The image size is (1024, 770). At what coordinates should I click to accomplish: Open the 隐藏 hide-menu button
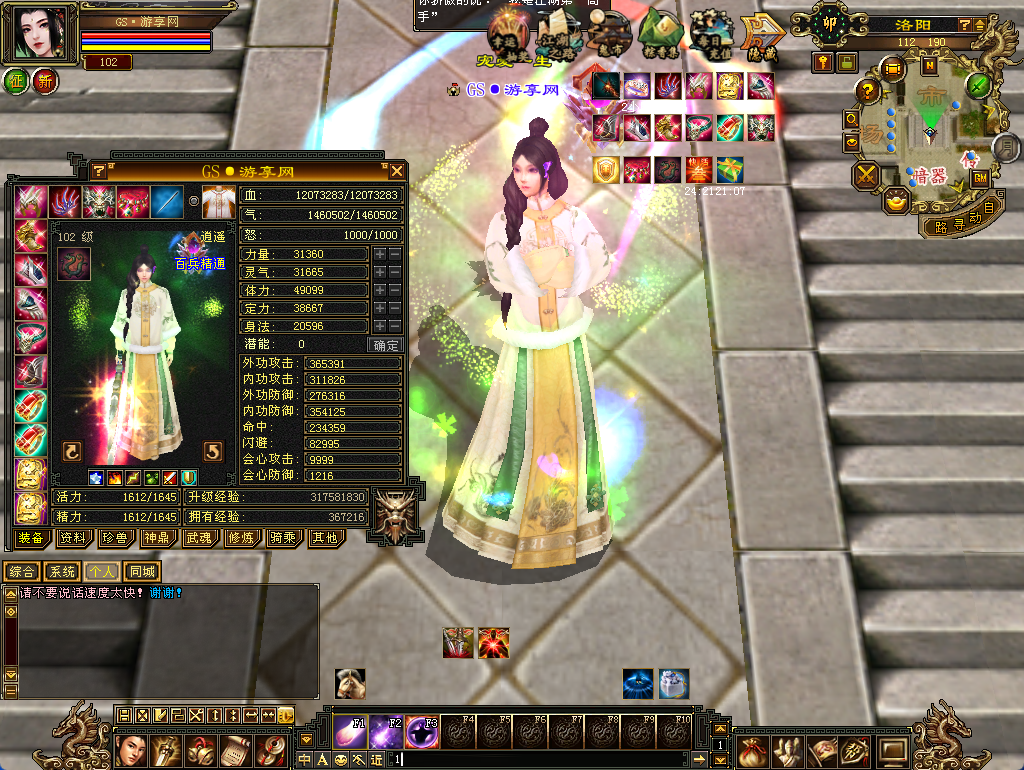(x=762, y=36)
